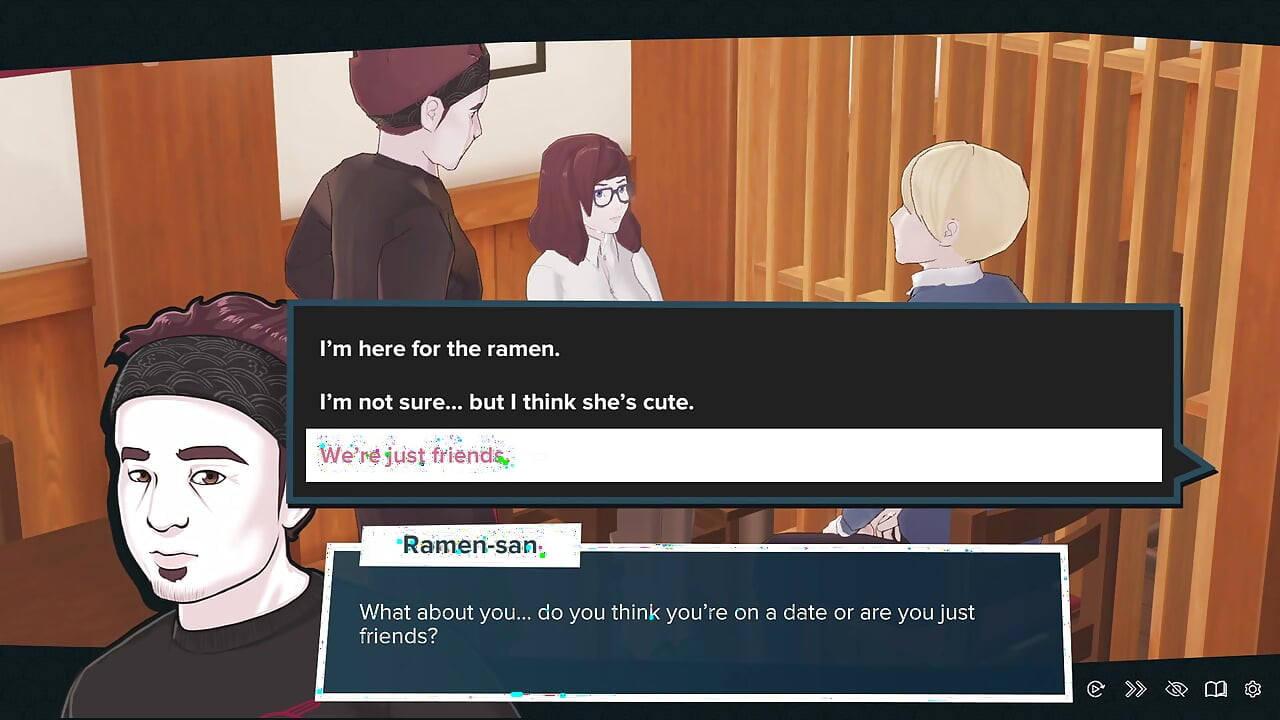Tap the double-chevron to skip read text
Screen dimensions: 1280x720
[x=1135, y=689]
